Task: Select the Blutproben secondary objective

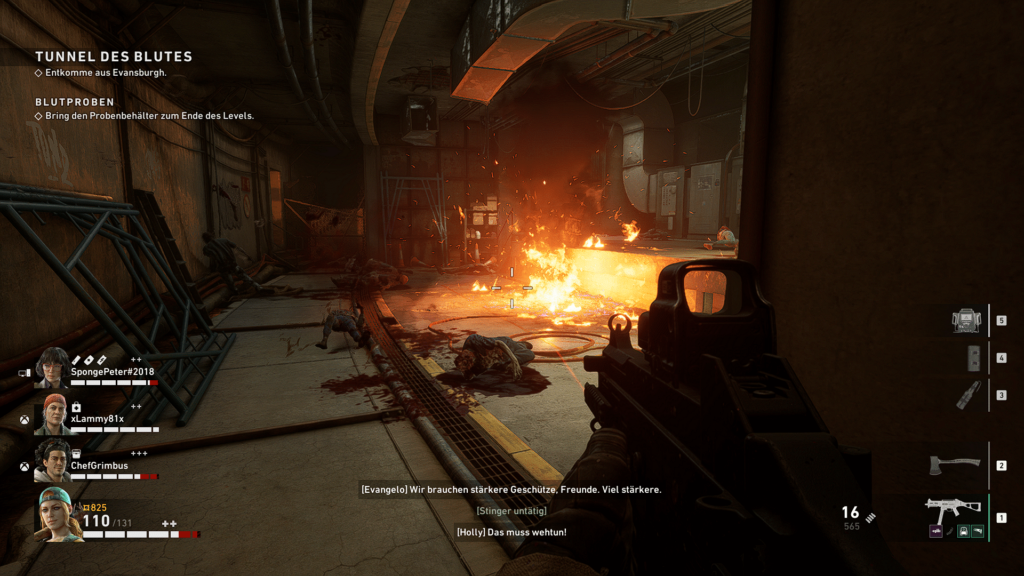Action: click(x=74, y=102)
